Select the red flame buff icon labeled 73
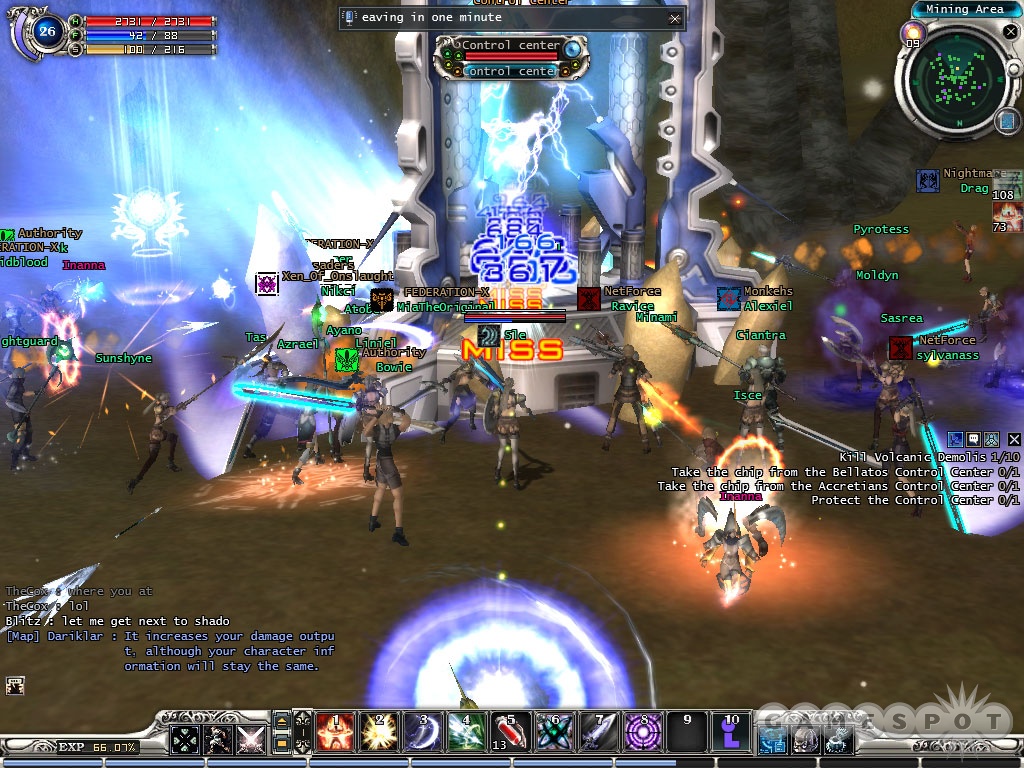1024x768 pixels. pos(1006,217)
